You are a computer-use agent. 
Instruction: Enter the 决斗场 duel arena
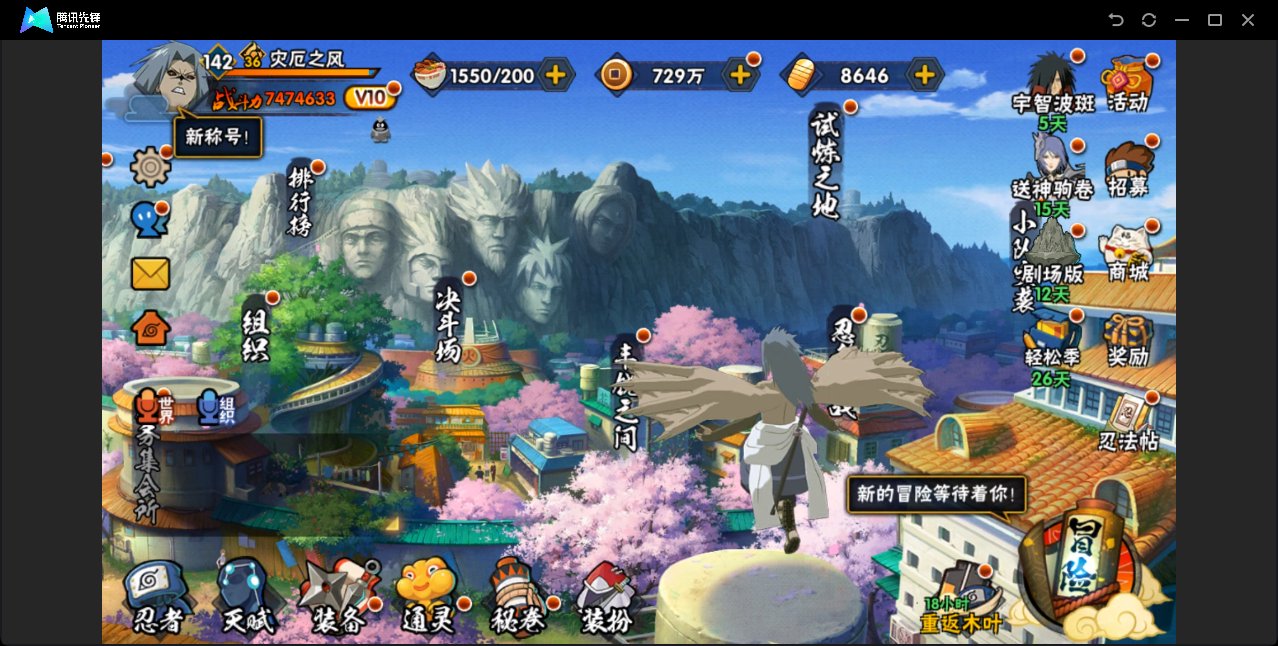click(449, 323)
